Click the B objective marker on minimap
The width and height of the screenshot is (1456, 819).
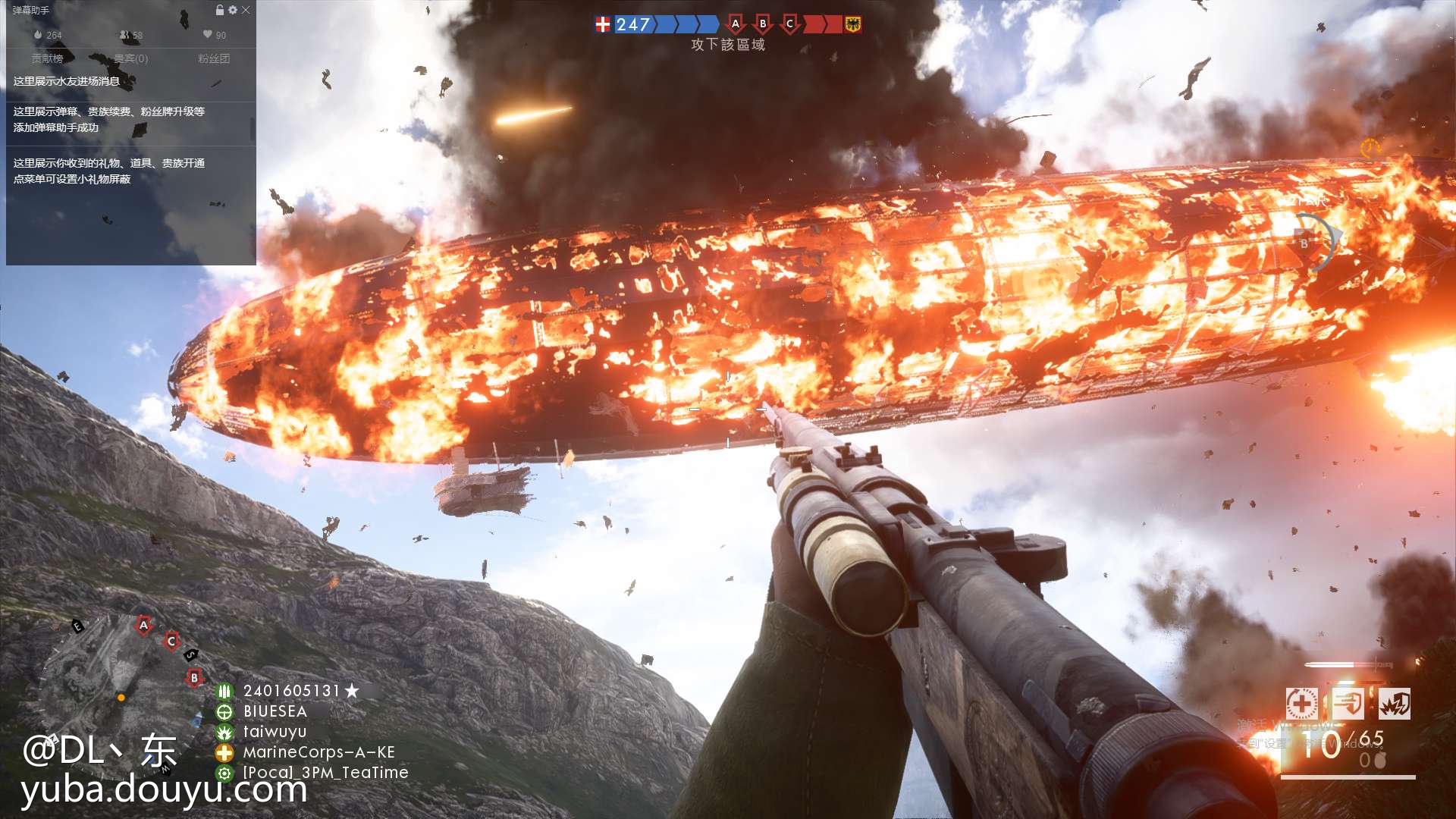click(194, 678)
